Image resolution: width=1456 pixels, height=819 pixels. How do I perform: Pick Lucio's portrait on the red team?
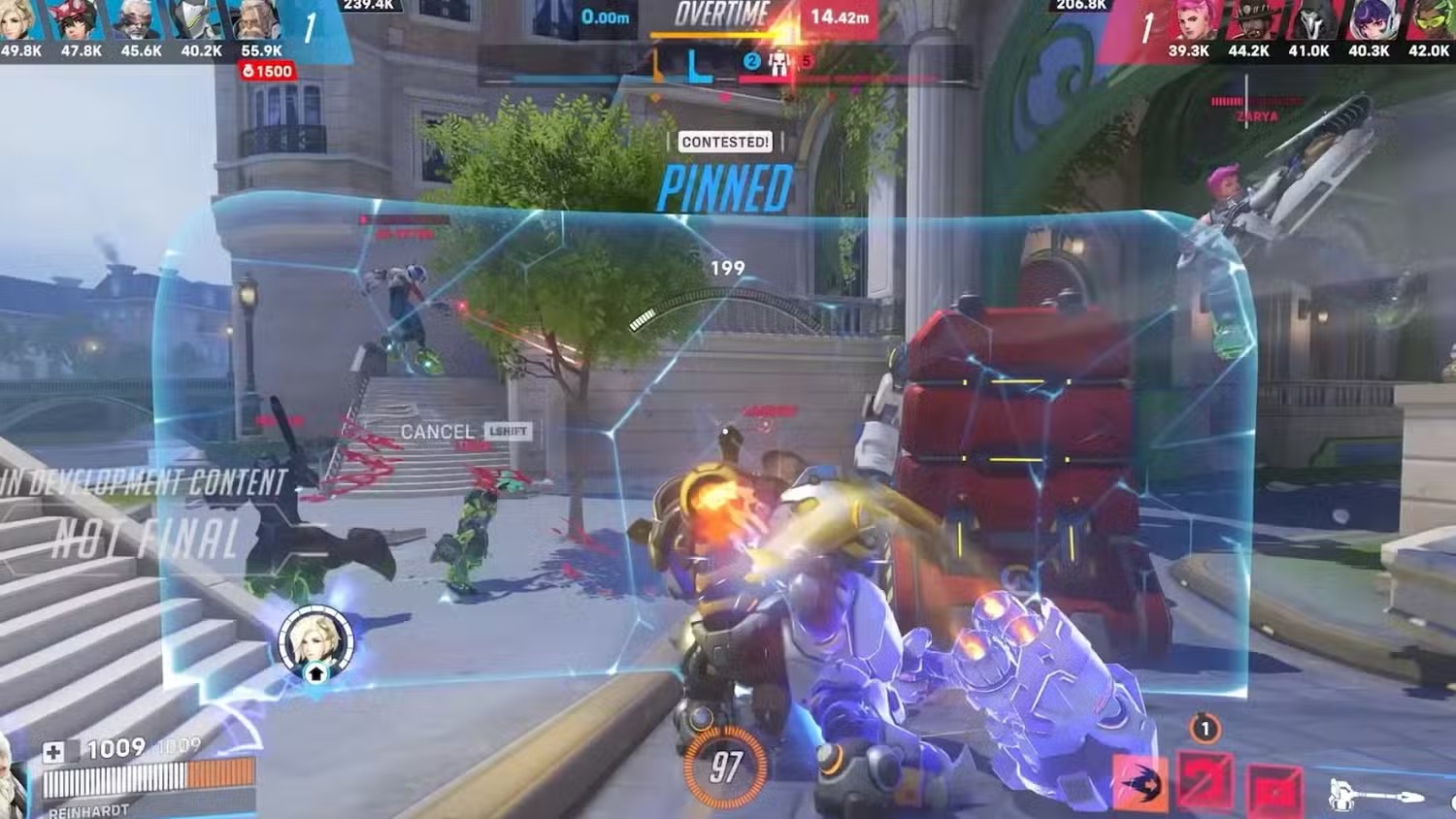coord(1428,21)
